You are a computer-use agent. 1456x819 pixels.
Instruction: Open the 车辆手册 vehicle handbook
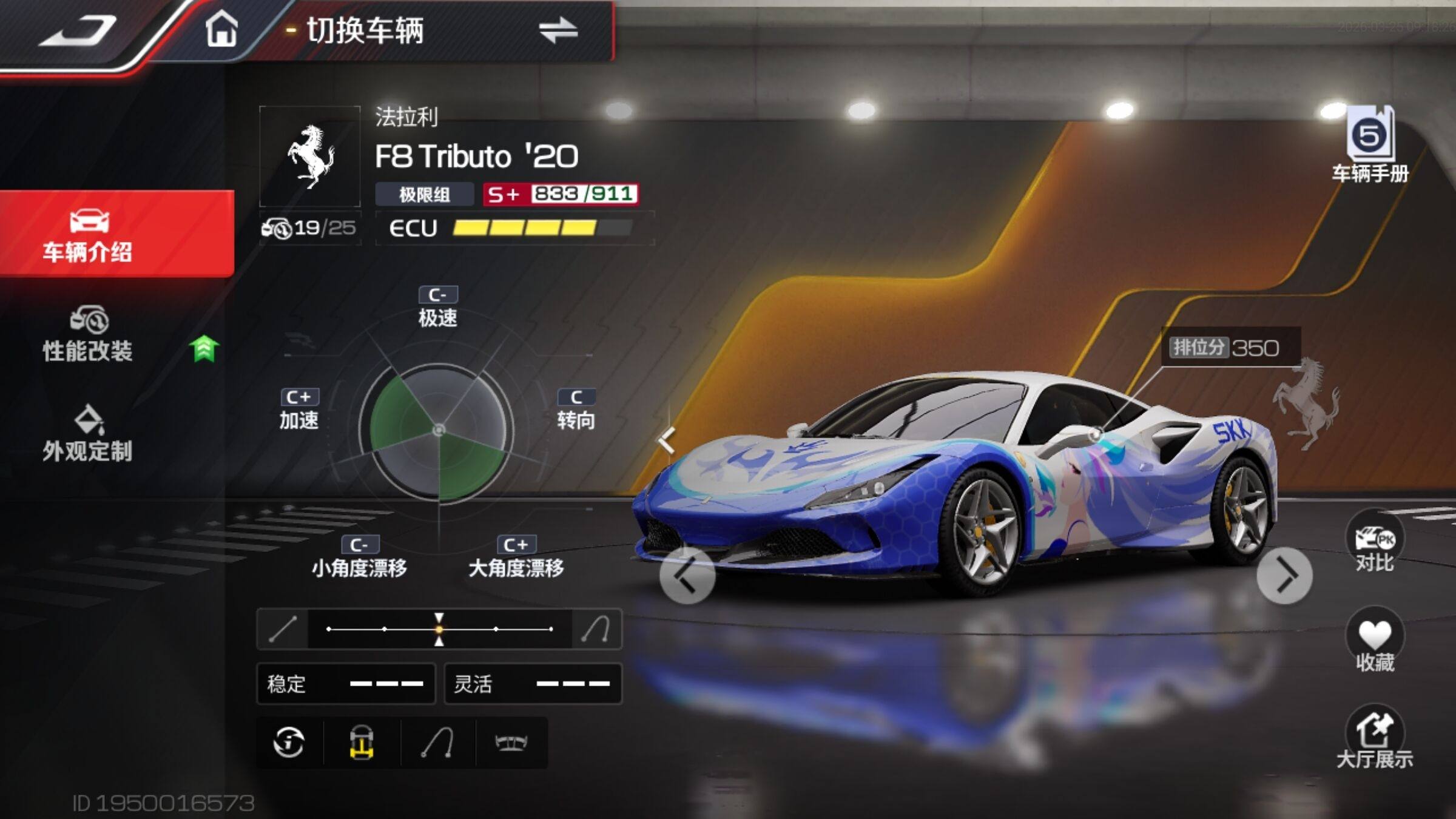[1370, 146]
